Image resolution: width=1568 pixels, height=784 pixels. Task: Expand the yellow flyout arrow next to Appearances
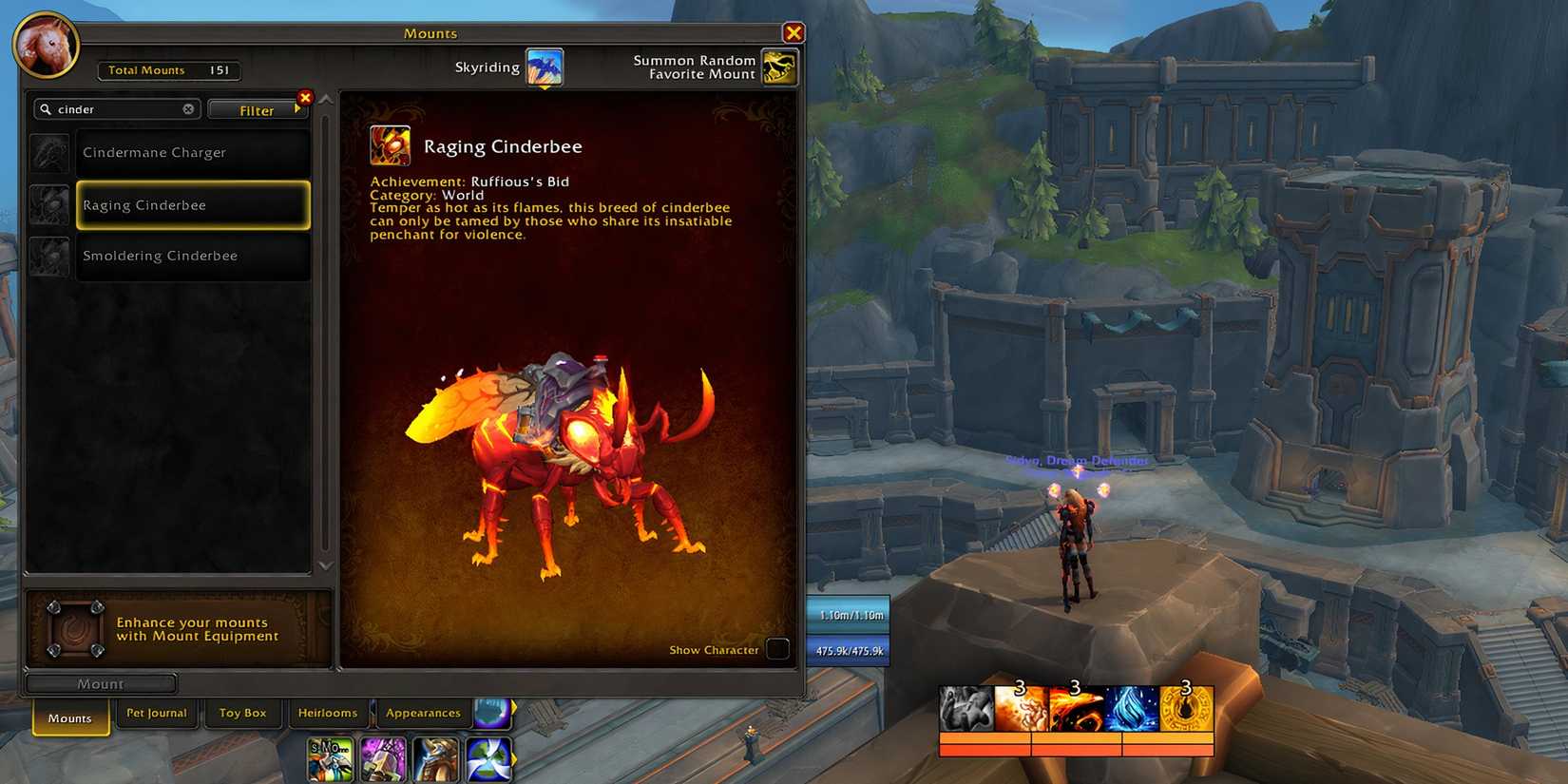click(513, 707)
